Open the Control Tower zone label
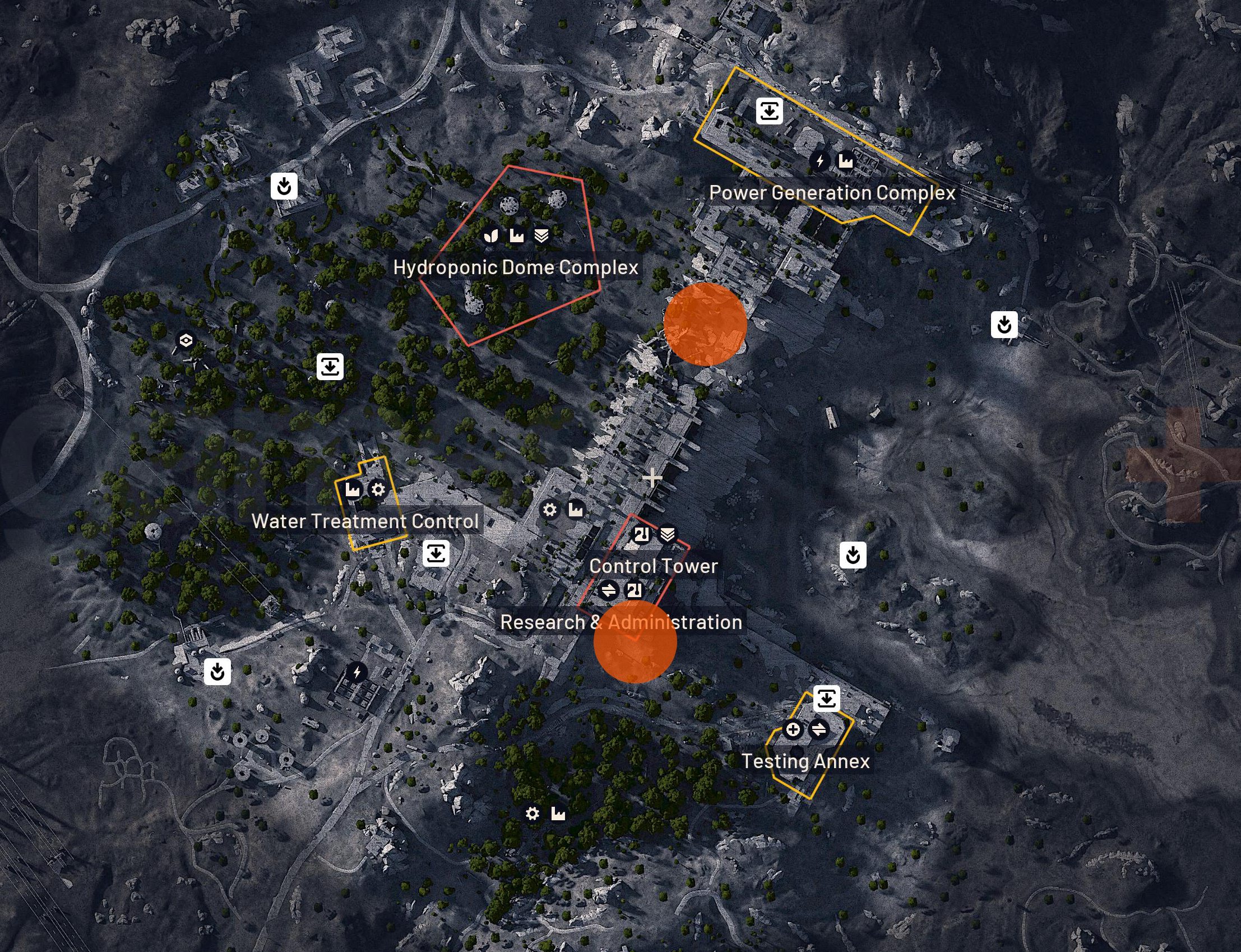This screenshot has height=952, width=1241. 653,565
